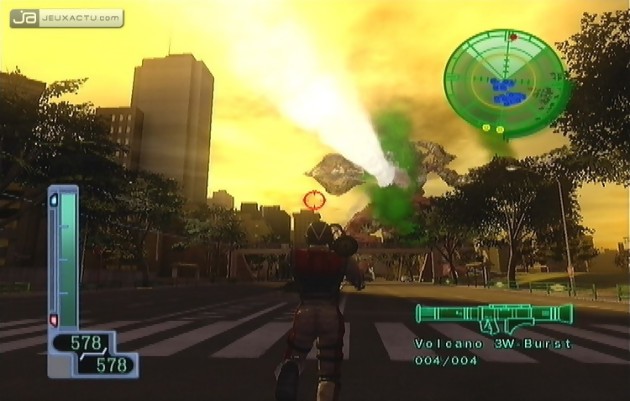Select the Volcano 3W-Burst rocket launcher icon

tap(494, 316)
